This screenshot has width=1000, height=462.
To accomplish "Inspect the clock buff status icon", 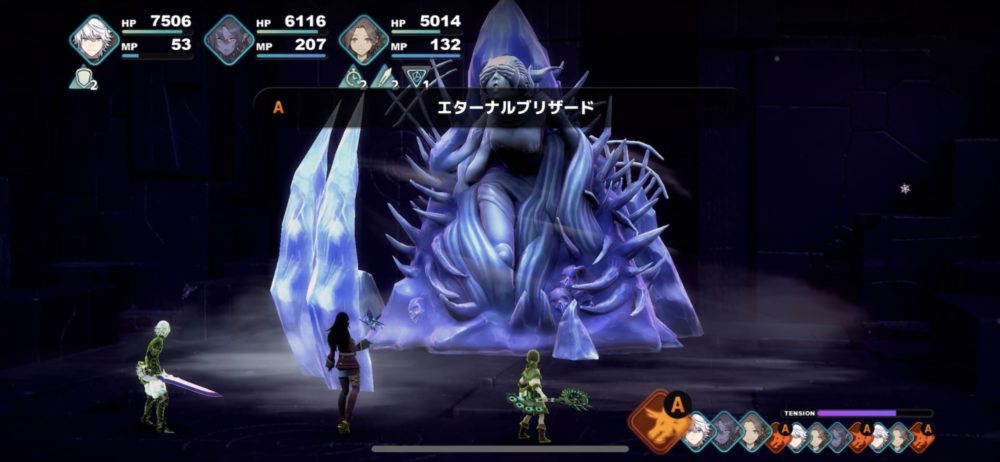I will click(x=350, y=78).
